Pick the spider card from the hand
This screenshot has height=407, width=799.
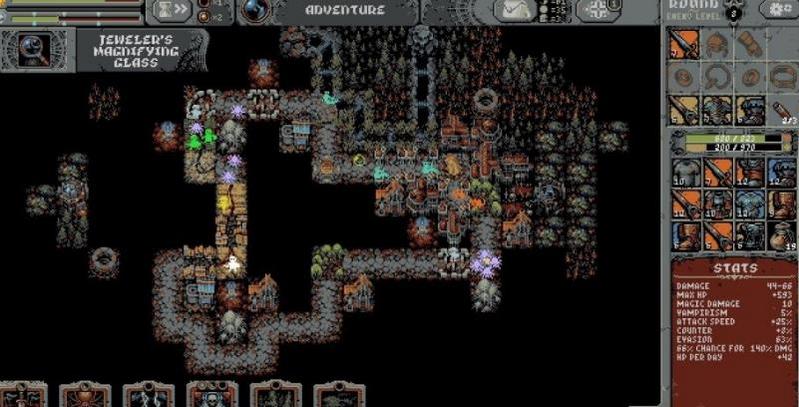click(x=84, y=396)
